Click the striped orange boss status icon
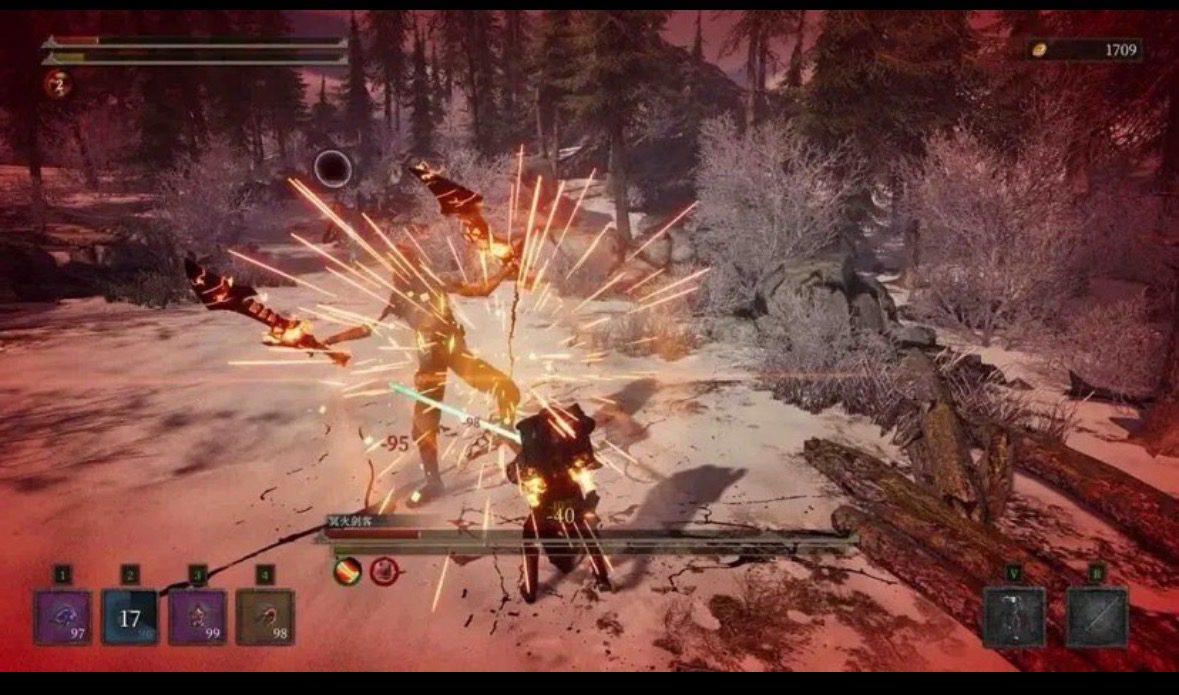 coord(347,572)
